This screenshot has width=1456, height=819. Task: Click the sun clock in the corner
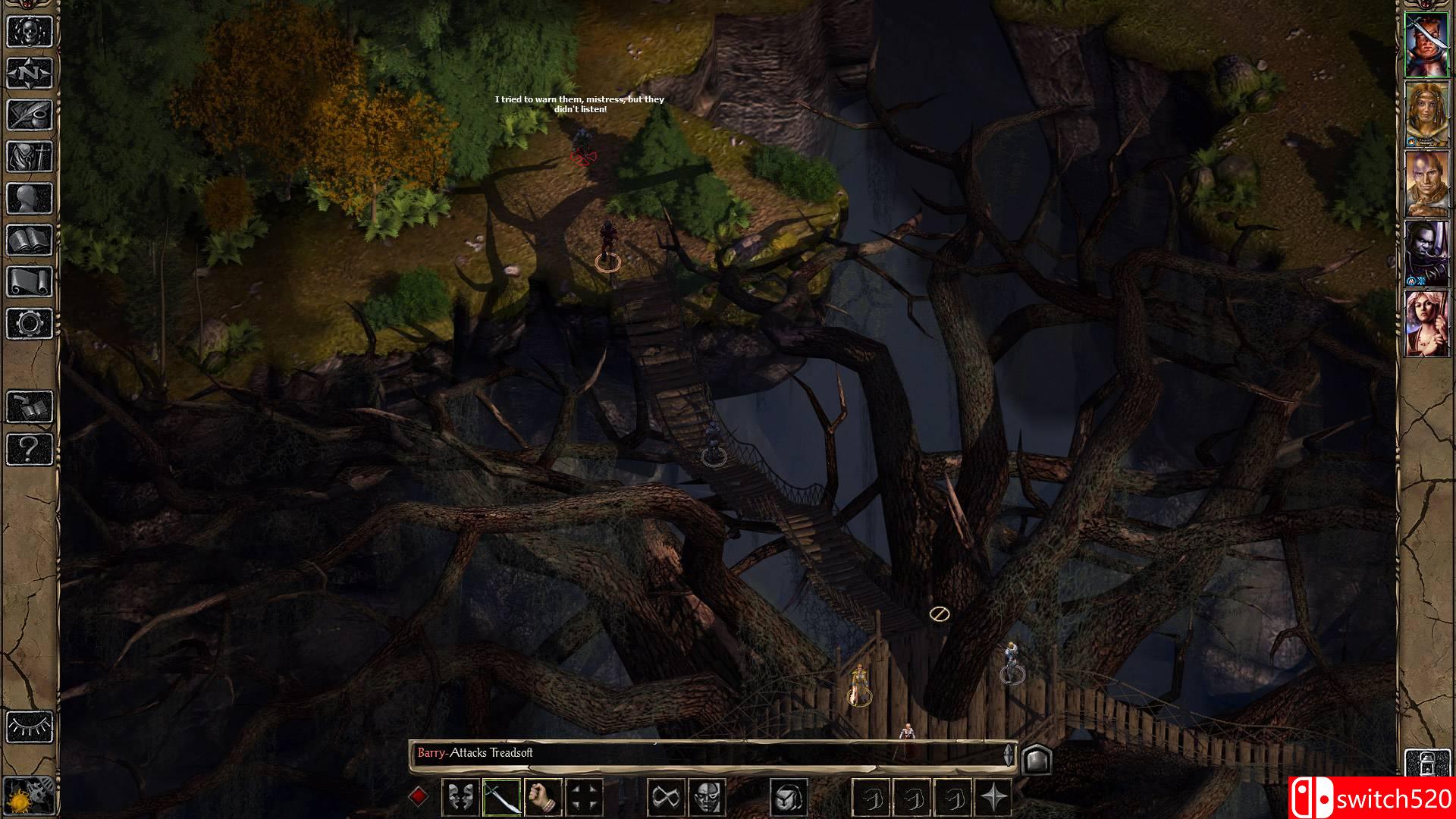(30, 796)
